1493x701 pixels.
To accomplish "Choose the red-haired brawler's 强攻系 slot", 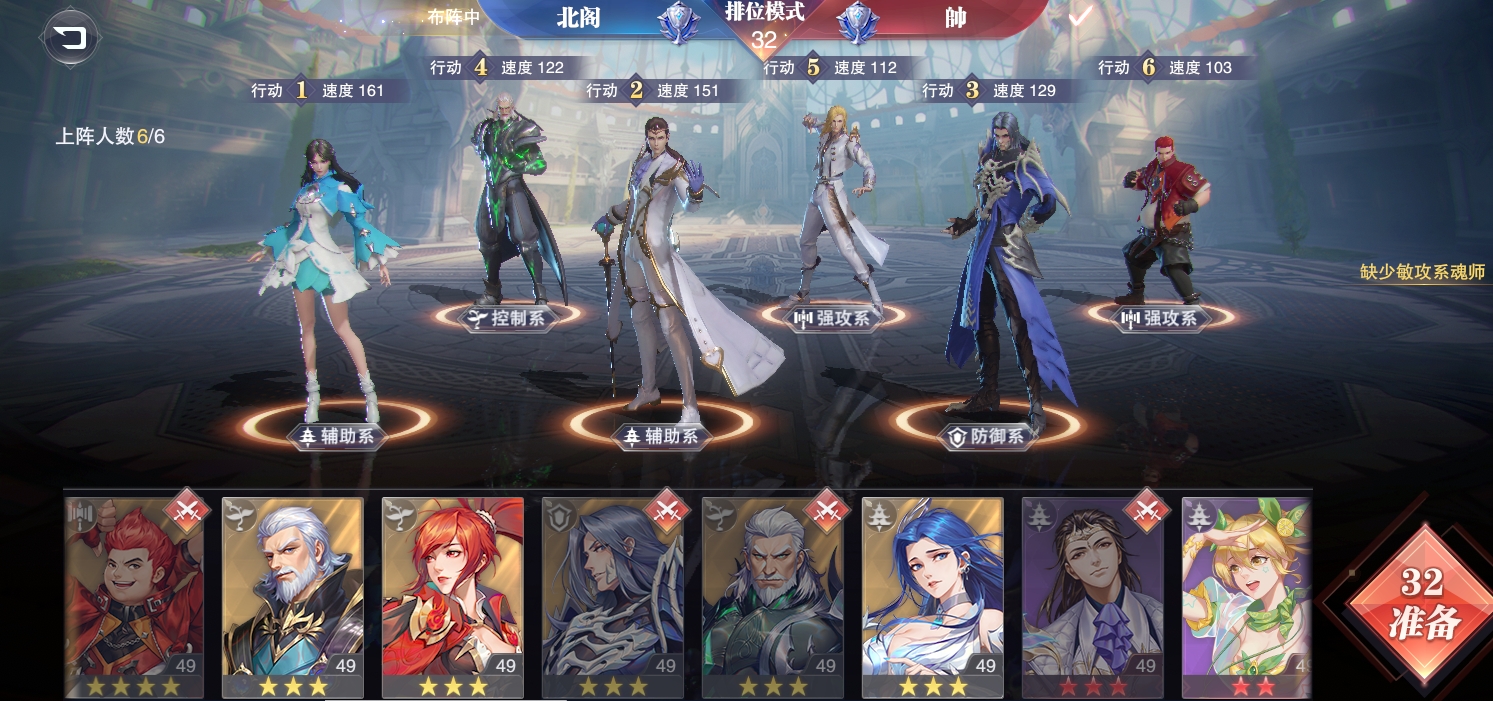I will [x=1160, y=318].
